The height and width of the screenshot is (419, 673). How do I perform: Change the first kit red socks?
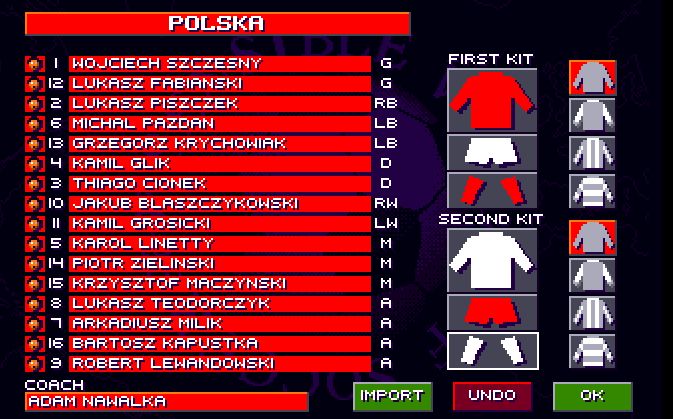pyautogui.click(x=492, y=190)
